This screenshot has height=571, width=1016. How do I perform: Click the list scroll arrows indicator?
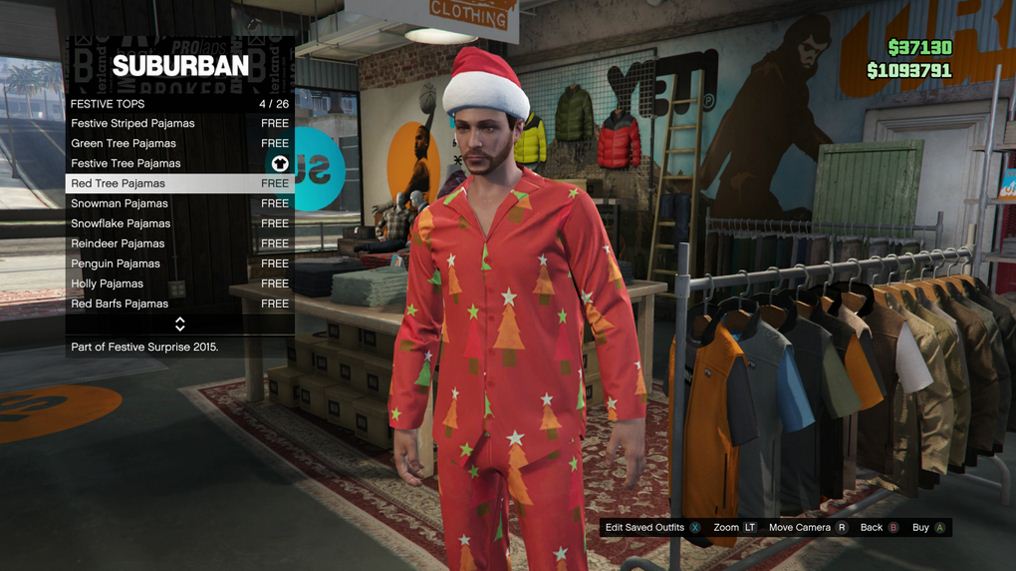[x=180, y=324]
